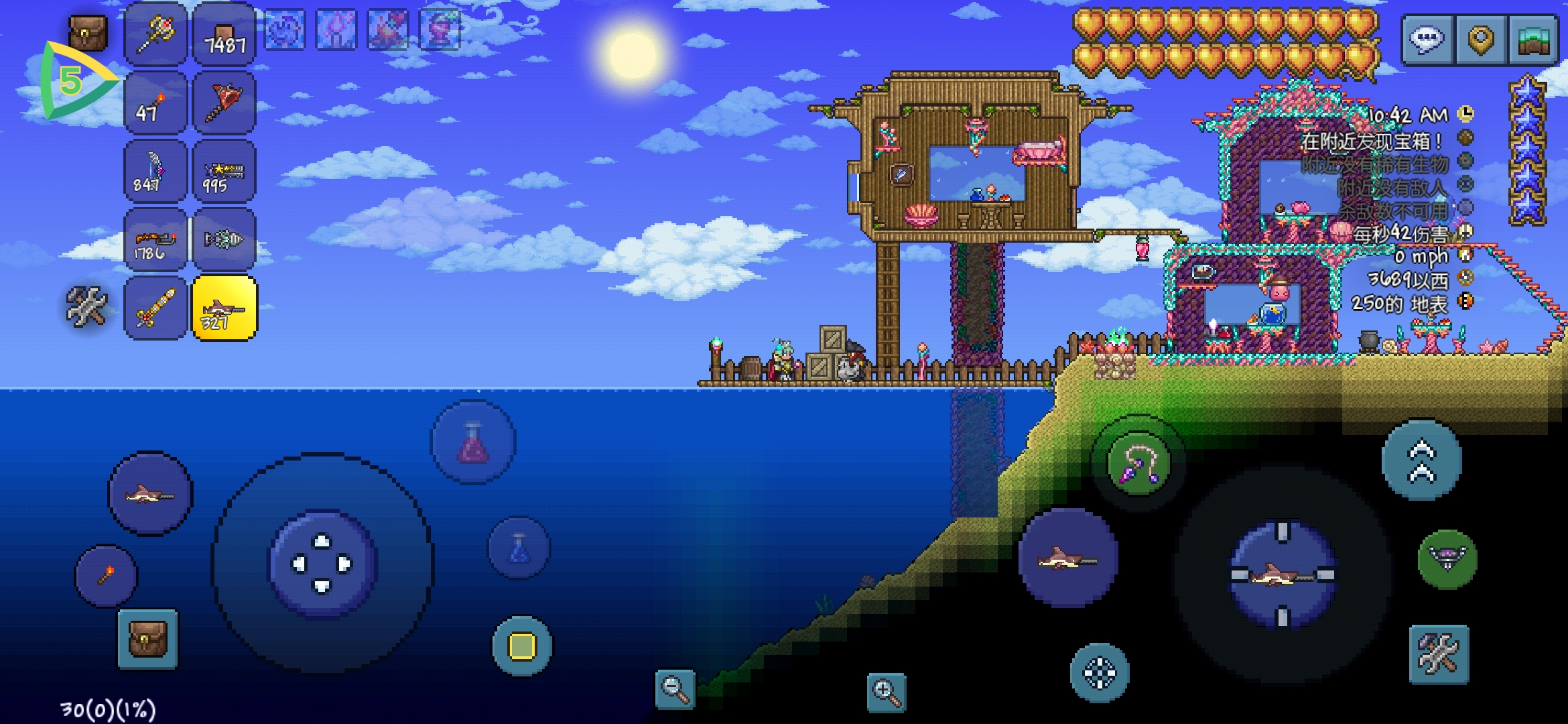Toggle the crosshair targeting button
The width and height of the screenshot is (1568, 724).
(x=1100, y=673)
